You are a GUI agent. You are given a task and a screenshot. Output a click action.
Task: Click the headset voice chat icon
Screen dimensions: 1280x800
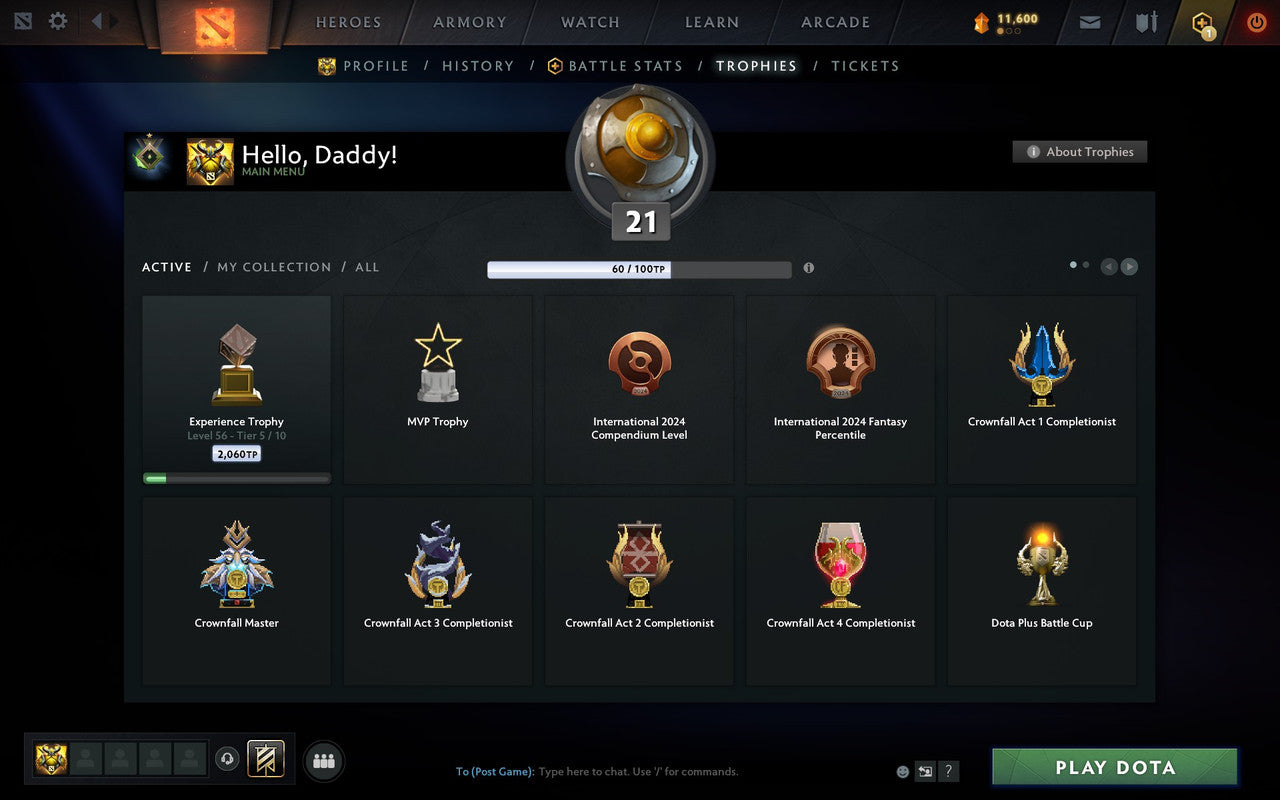pyautogui.click(x=228, y=760)
